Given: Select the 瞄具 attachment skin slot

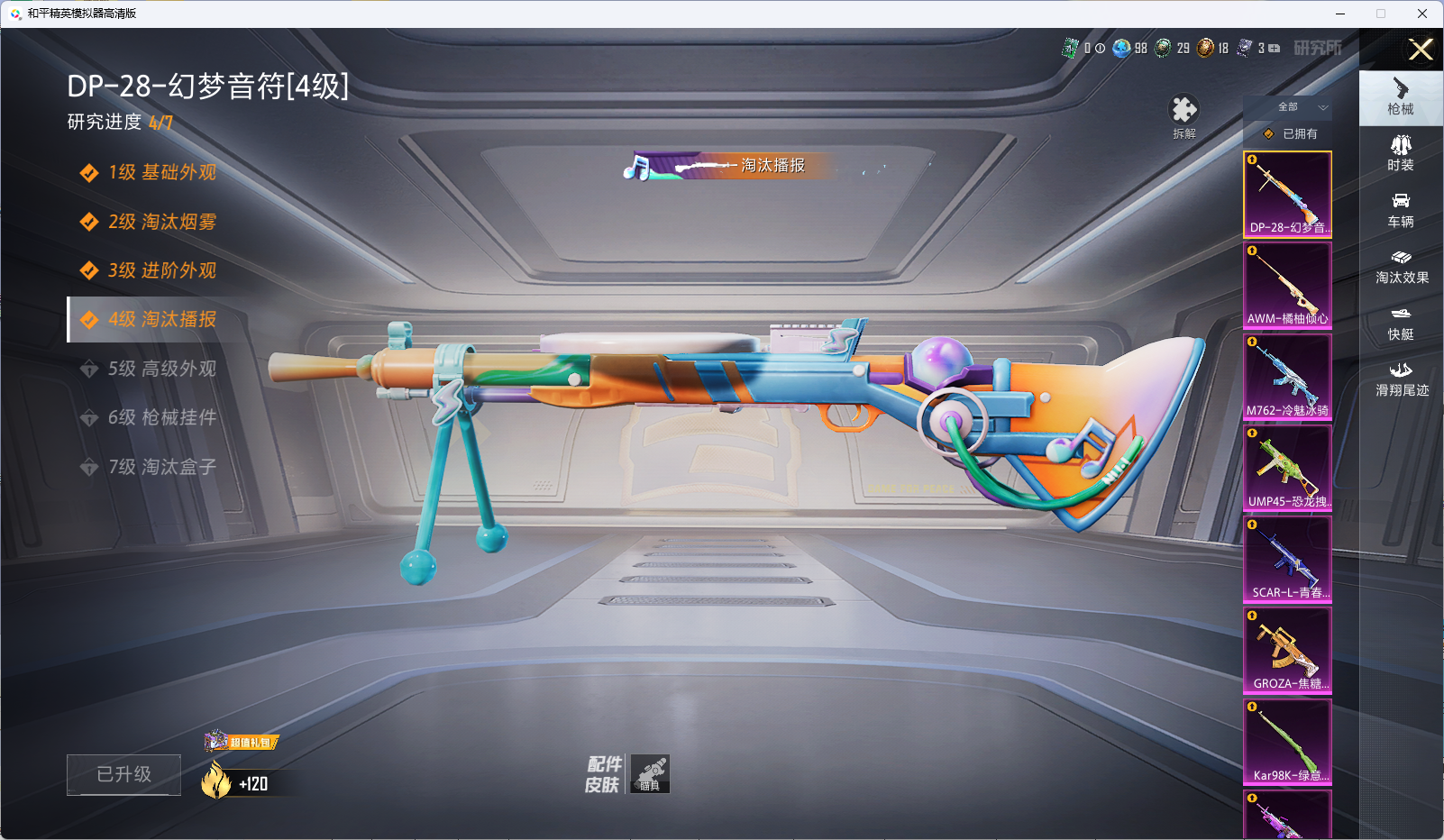Looking at the screenshot, I should pyautogui.click(x=650, y=773).
